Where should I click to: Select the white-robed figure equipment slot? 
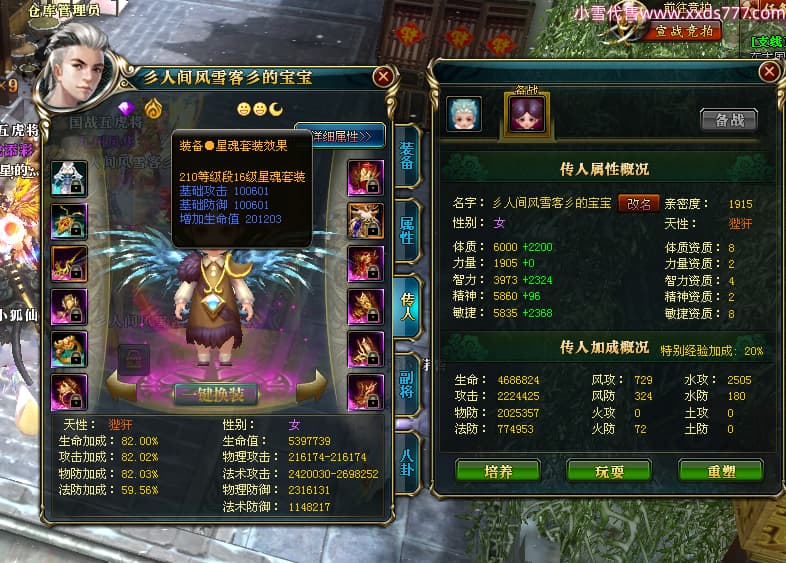[x=69, y=178]
